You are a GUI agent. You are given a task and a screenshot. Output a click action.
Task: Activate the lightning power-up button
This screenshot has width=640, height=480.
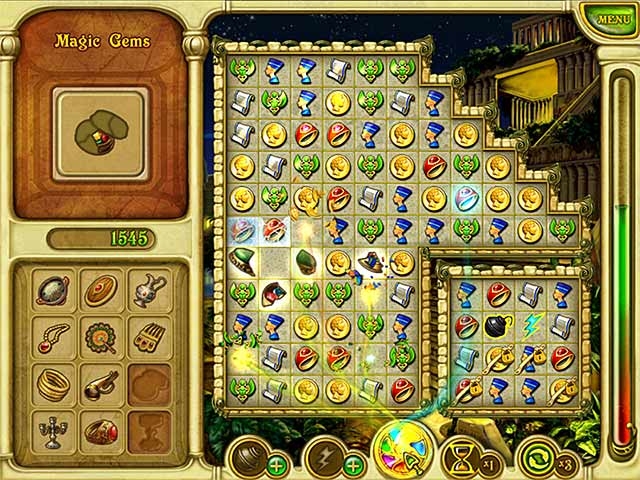[325, 456]
